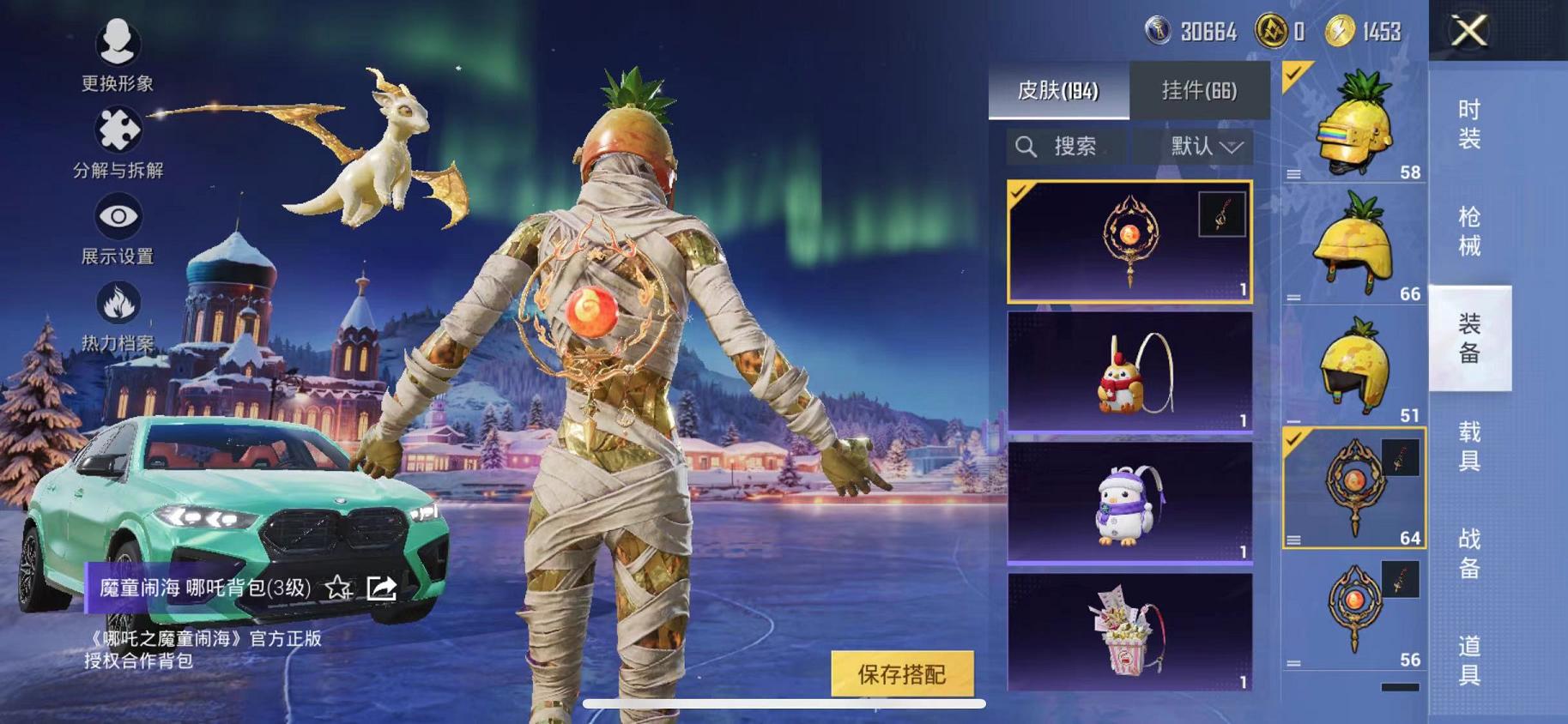Open the search magnifier in skins panel

1026,146
